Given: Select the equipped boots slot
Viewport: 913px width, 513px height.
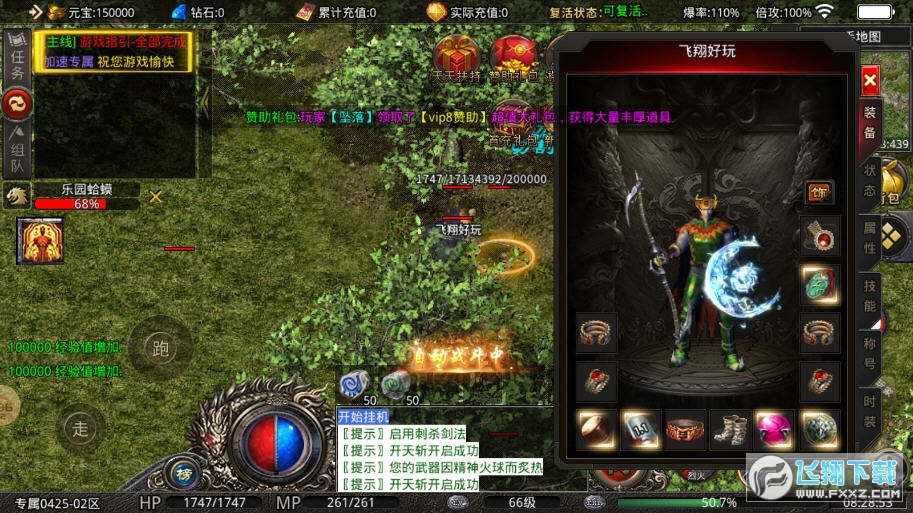Looking at the screenshot, I should [x=729, y=430].
